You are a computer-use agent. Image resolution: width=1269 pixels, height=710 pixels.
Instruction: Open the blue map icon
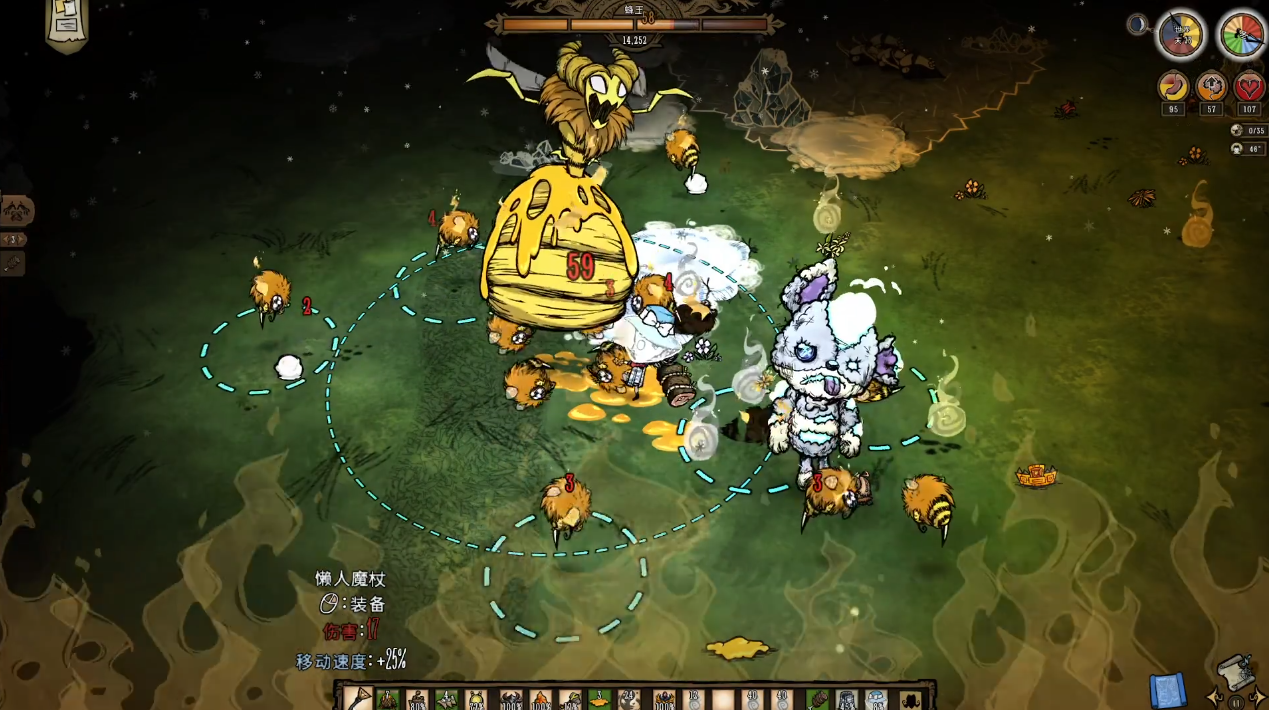(1167, 690)
